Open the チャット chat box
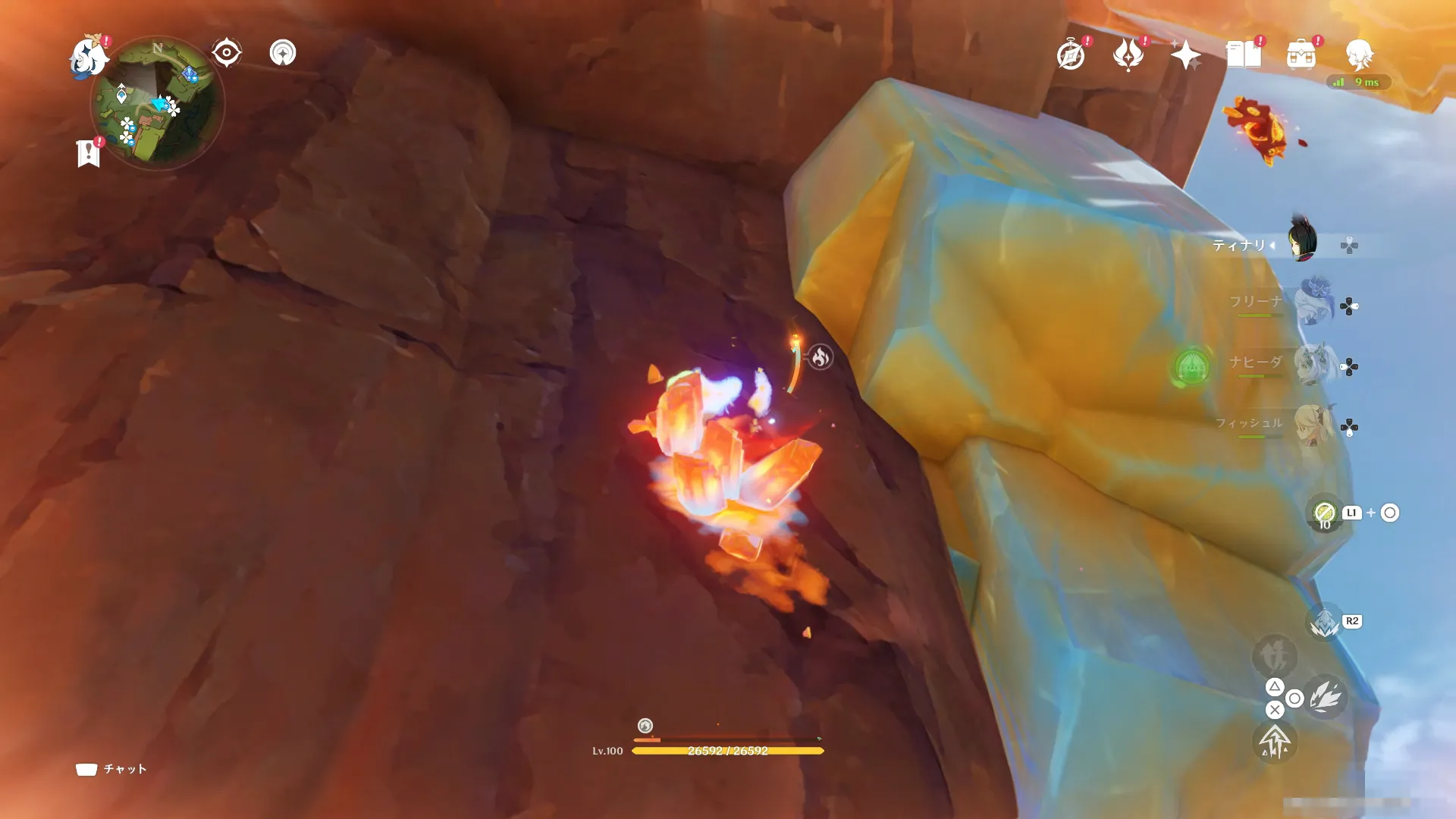 (x=112, y=769)
